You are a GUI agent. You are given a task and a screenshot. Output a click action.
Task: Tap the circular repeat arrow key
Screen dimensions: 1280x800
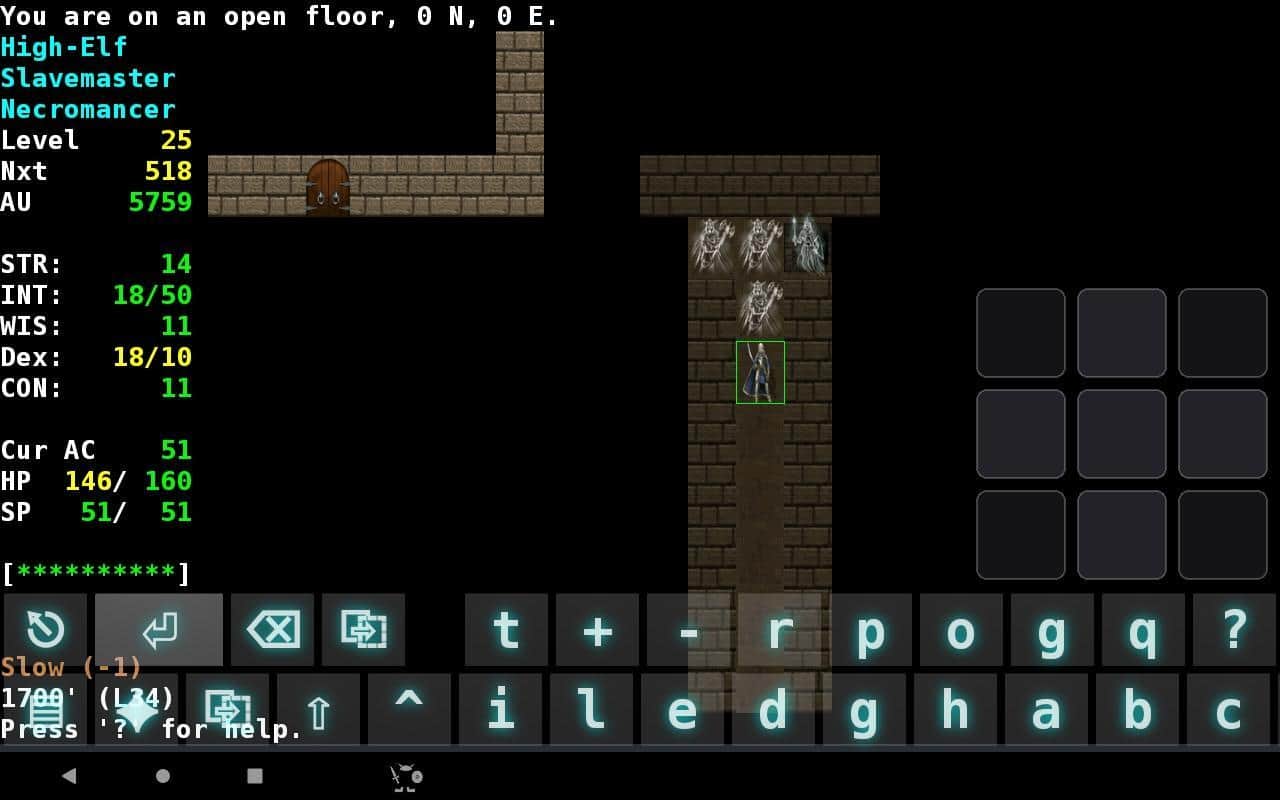pyautogui.click(x=45, y=630)
